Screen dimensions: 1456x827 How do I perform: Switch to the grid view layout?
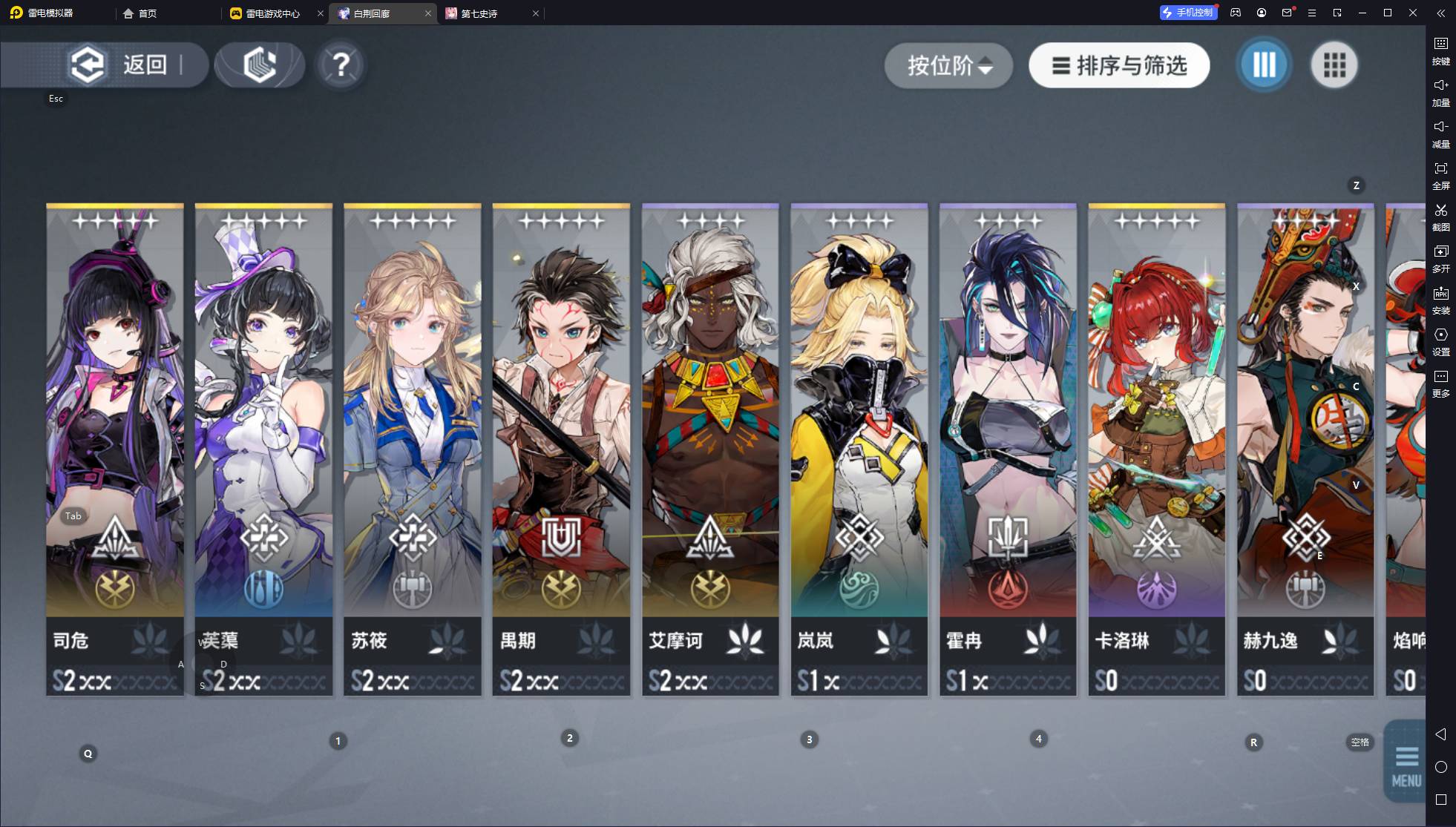point(1334,65)
